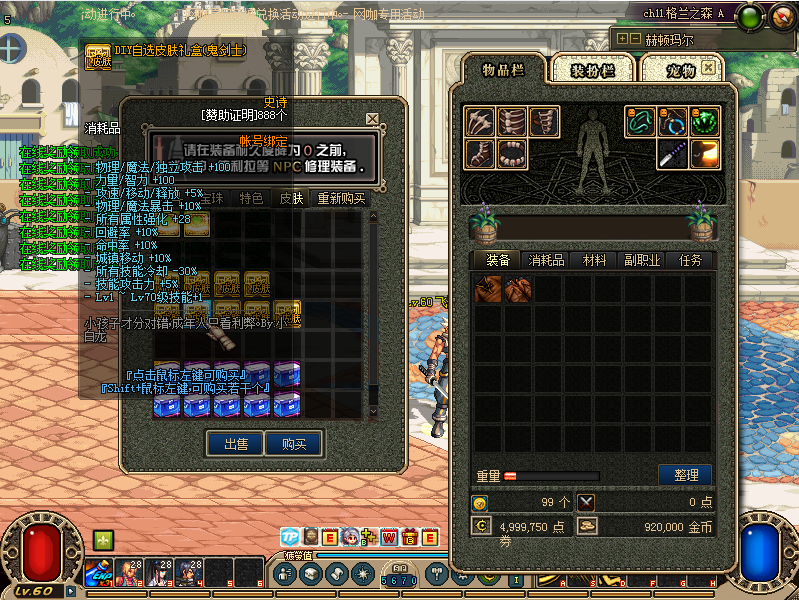
Task: Select the 任务 quest items tab
Action: pos(690,260)
